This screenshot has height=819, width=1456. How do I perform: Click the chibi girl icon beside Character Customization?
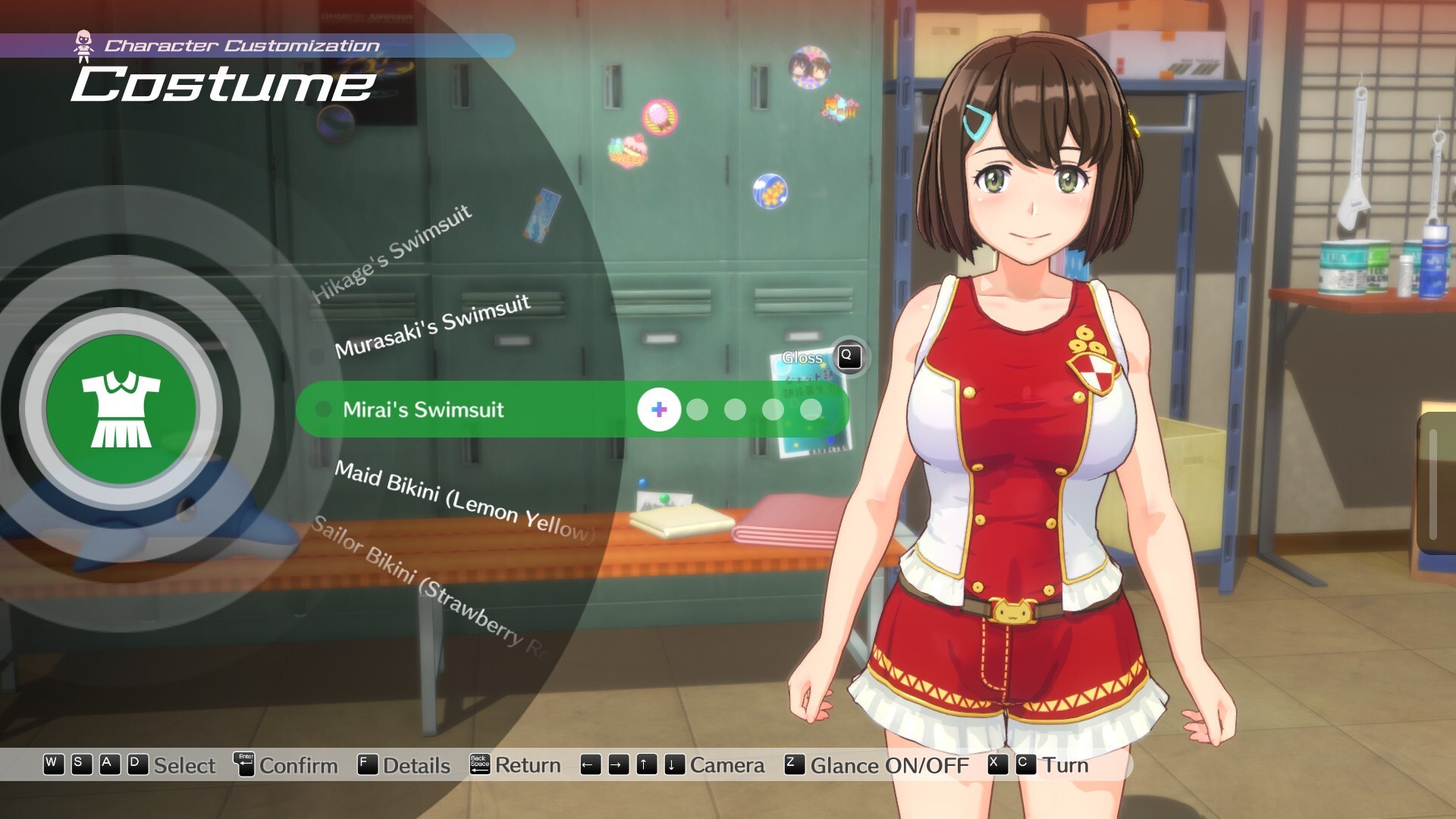(x=83, y=43)
